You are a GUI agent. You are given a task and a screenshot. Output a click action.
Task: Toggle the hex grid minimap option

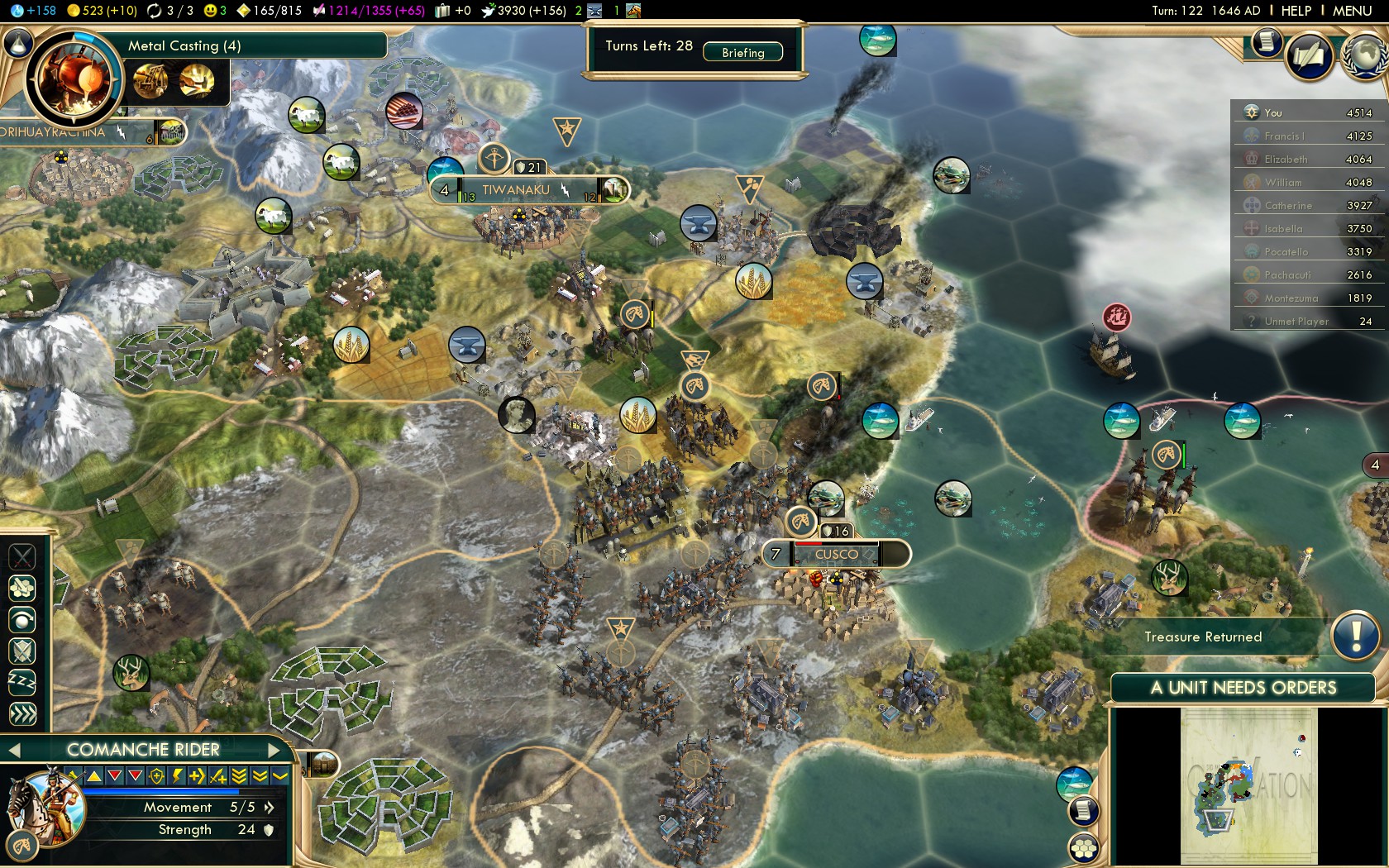(1084, 847)
